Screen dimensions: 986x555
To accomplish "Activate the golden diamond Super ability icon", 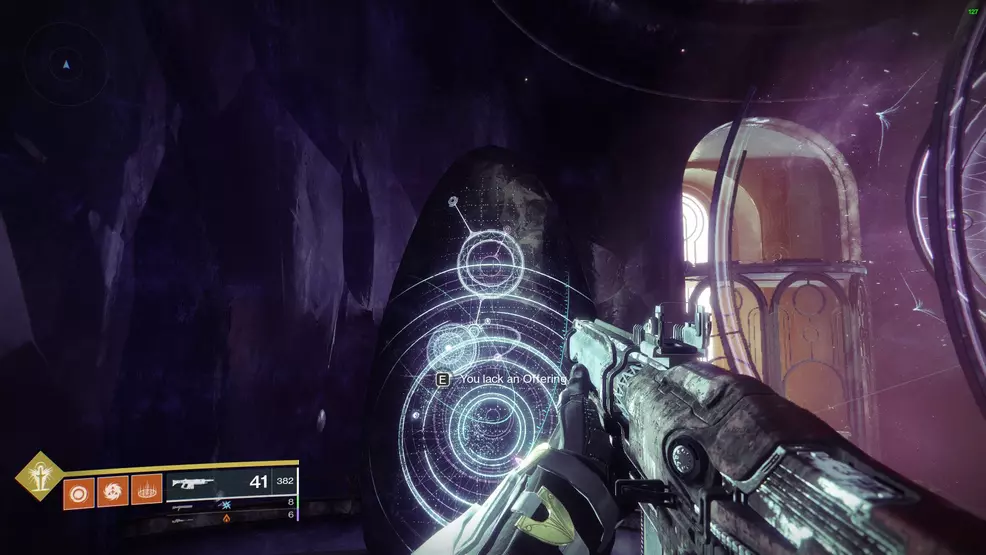I will [x=39, y=476].
